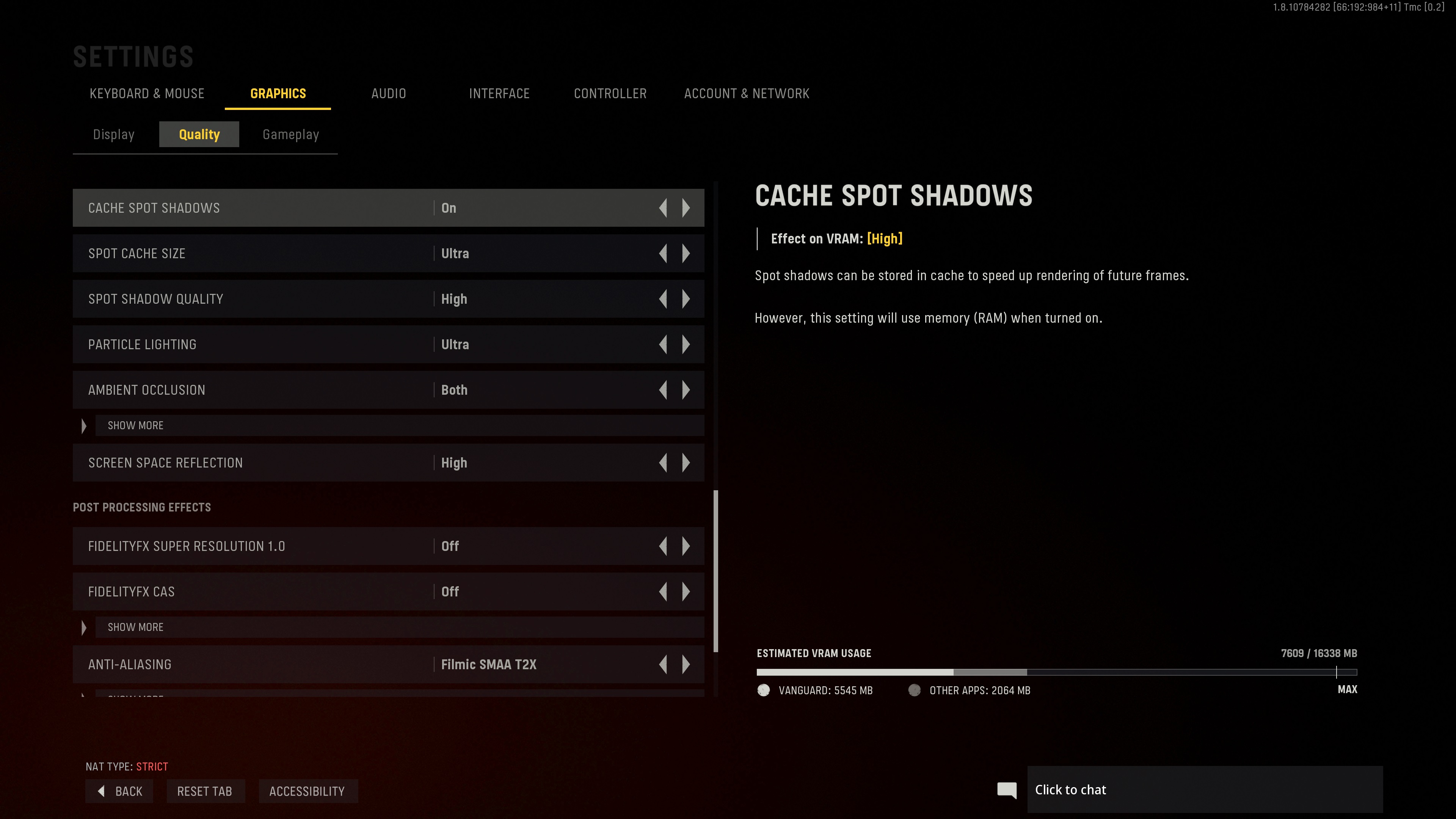The height and width of the screenshot is (819, 1456).
Task: Select the Interface settings tab
Action: coord(499,94)
